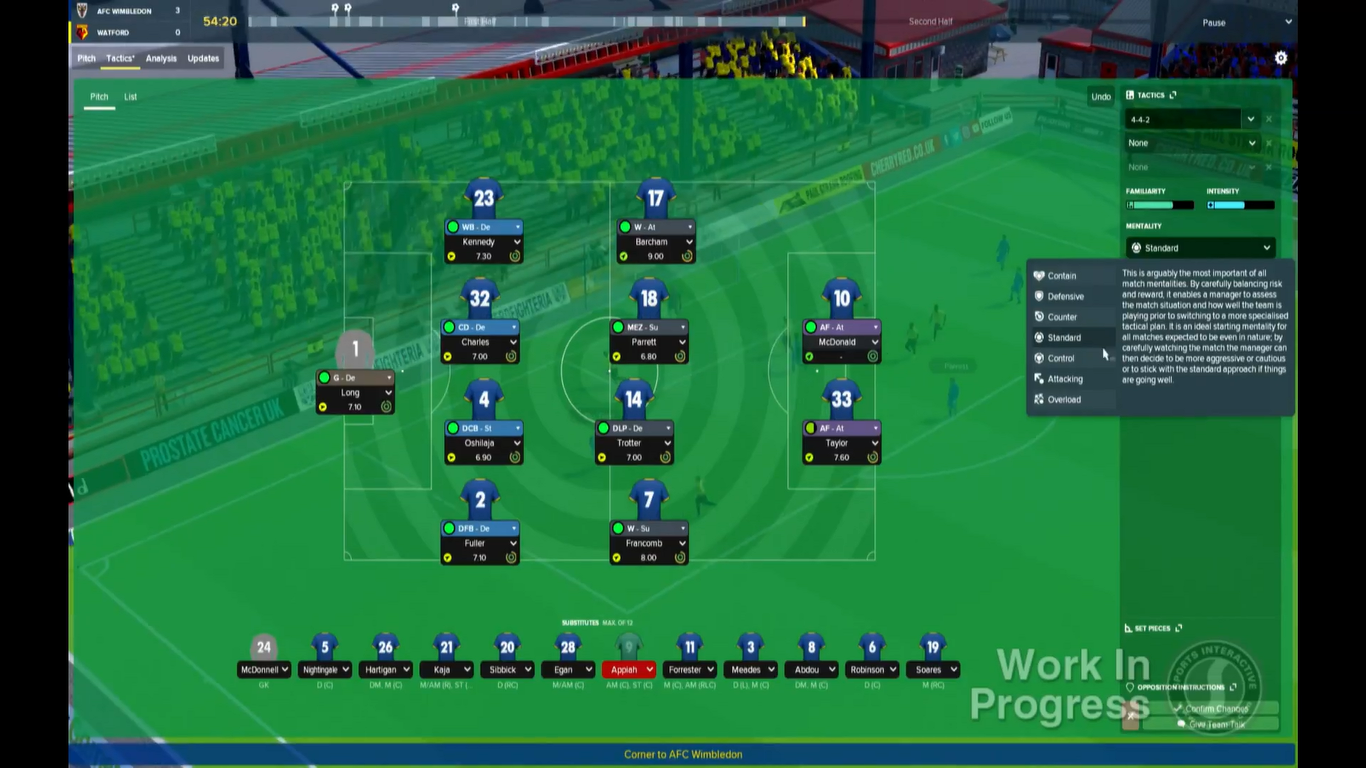Switch to the Analysis tab
1366x768 pixels.
click(160, 58)
